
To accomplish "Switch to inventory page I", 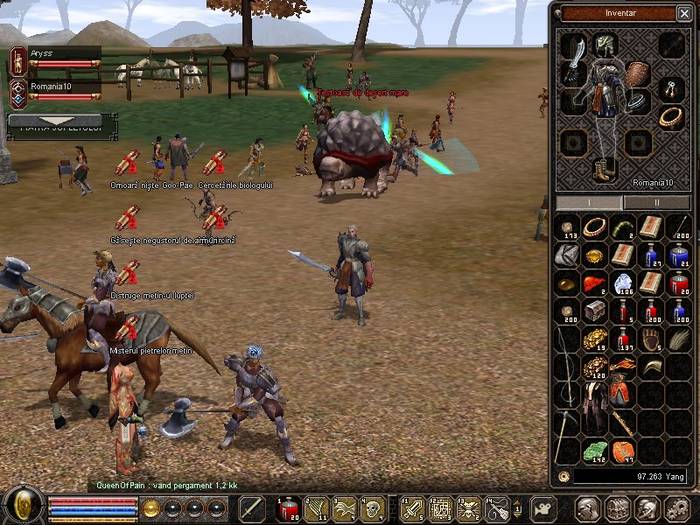I will click(588, 202).
